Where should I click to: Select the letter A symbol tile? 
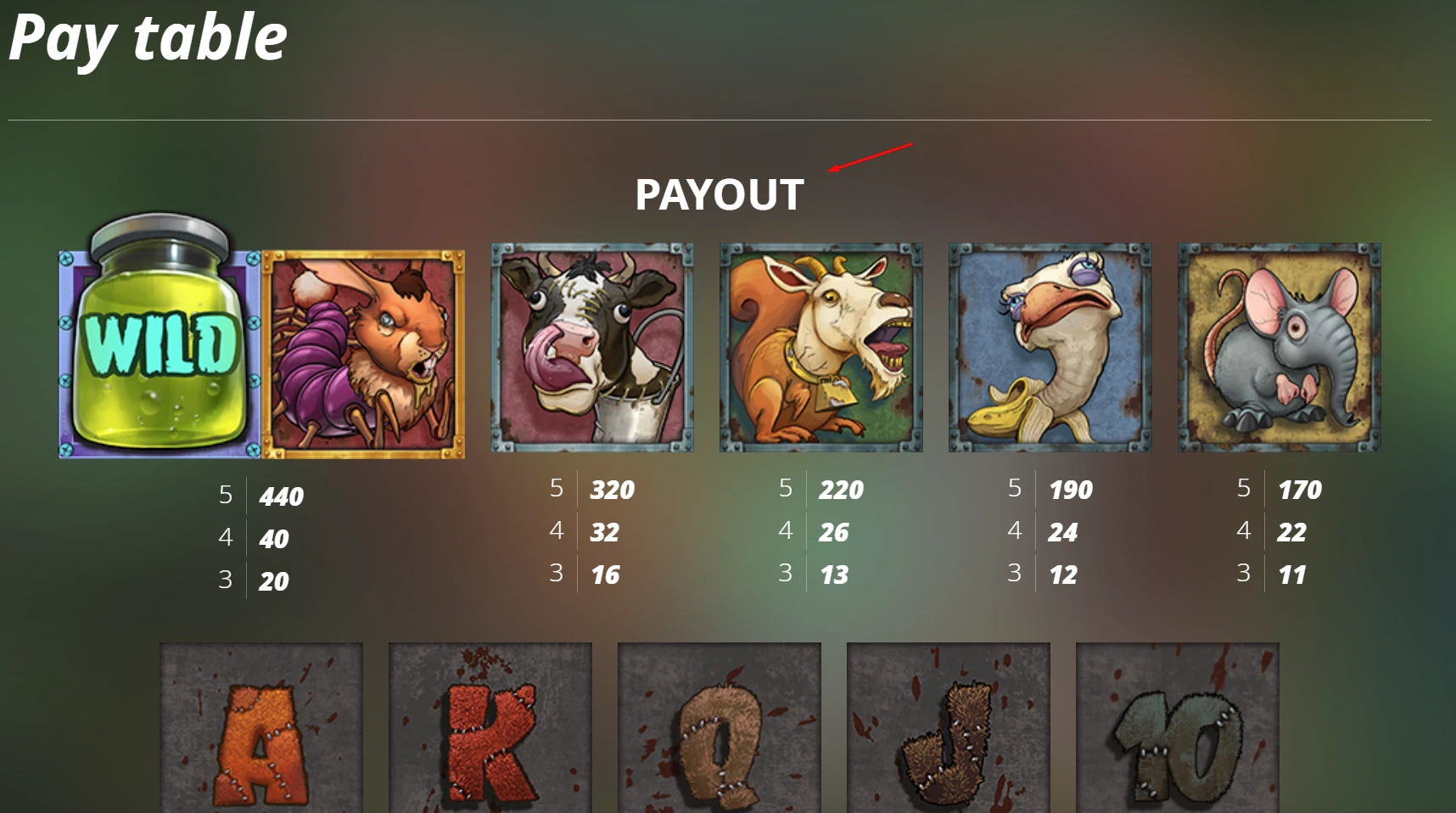(x=260, y=730)
